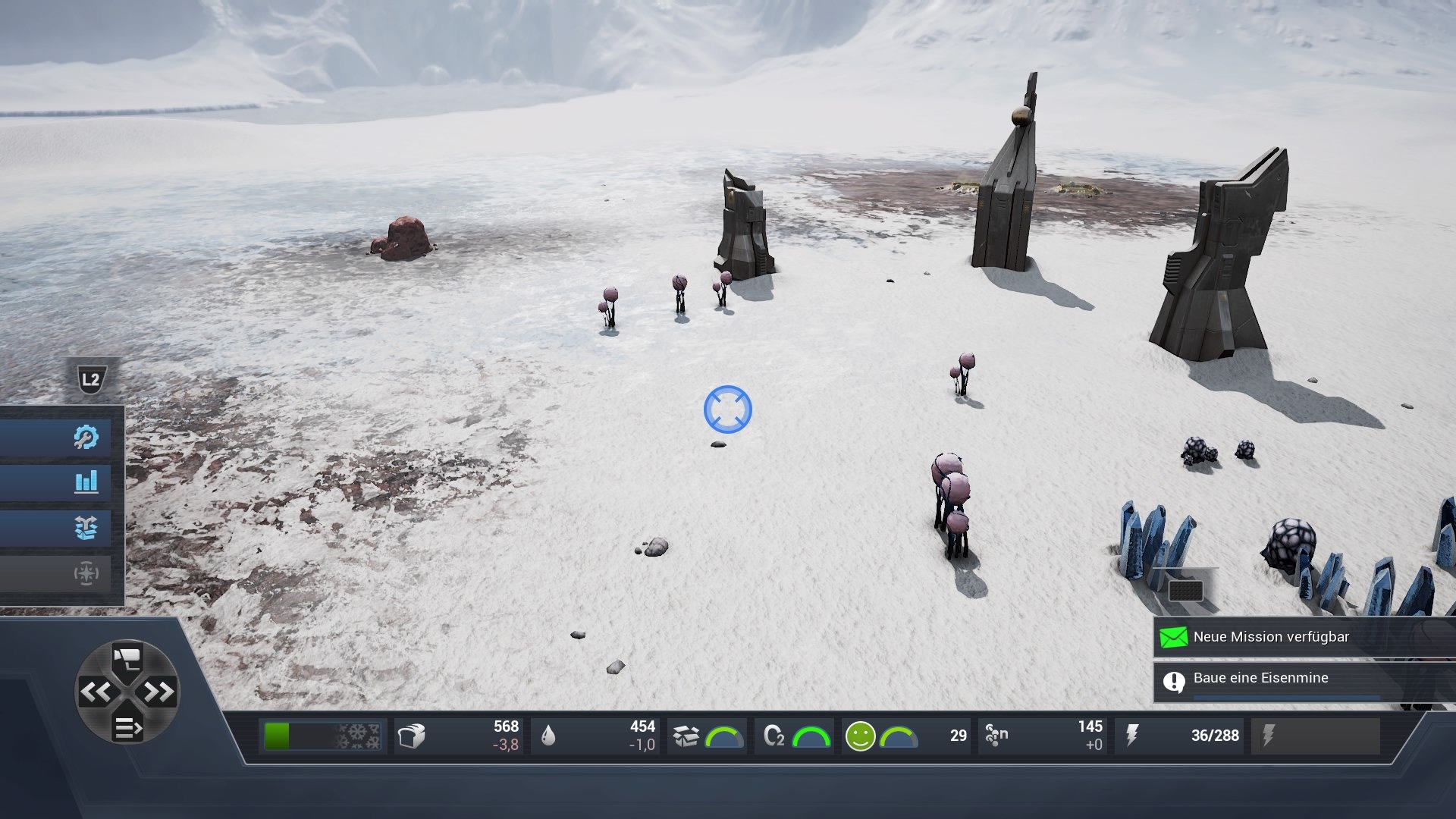
Task: Select the wrench construction tool icon
Action: pyautogui.click(x=87, y=436)
